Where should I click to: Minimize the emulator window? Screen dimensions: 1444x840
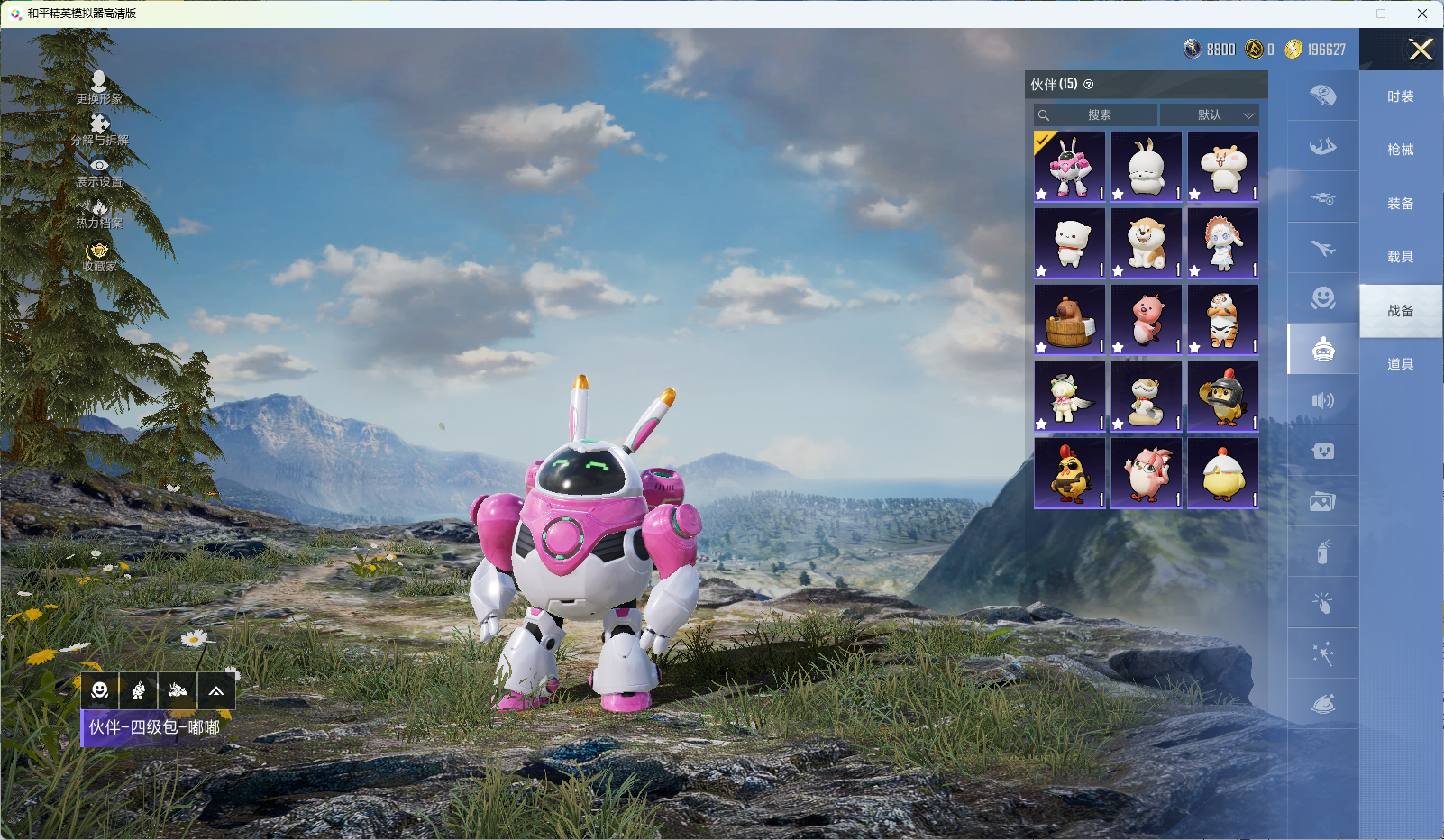pos(1340,14)
